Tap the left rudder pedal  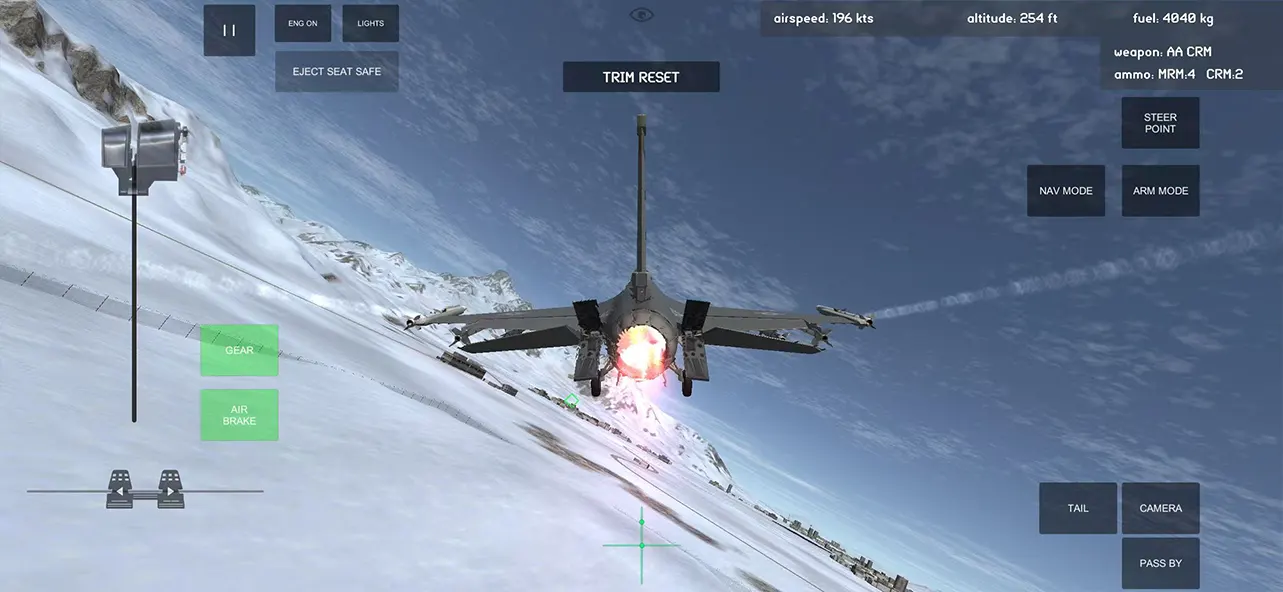tap(120, 489)
